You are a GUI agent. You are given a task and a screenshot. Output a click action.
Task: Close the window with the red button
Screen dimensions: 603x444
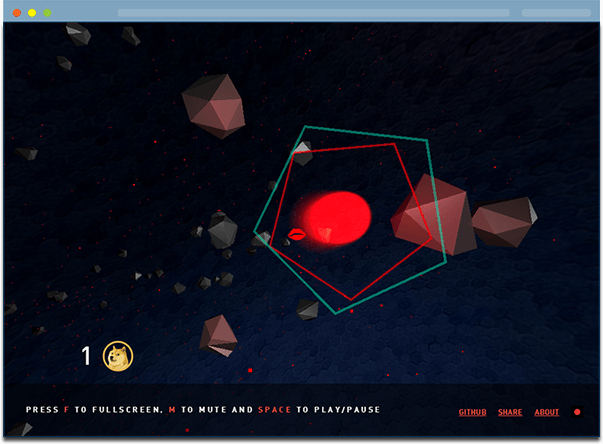(x=16, y=13)
